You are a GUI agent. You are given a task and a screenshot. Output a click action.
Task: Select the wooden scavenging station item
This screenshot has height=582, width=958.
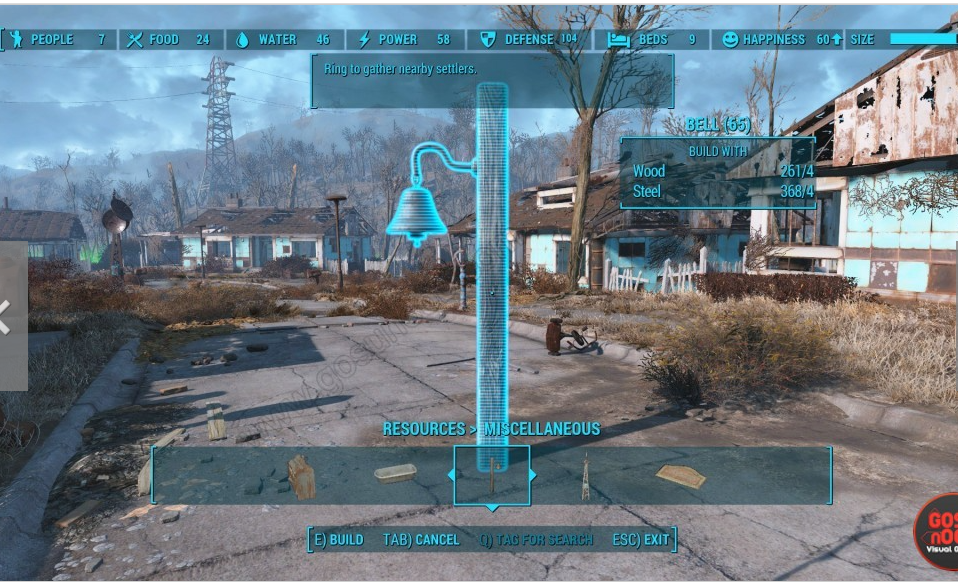301,476
